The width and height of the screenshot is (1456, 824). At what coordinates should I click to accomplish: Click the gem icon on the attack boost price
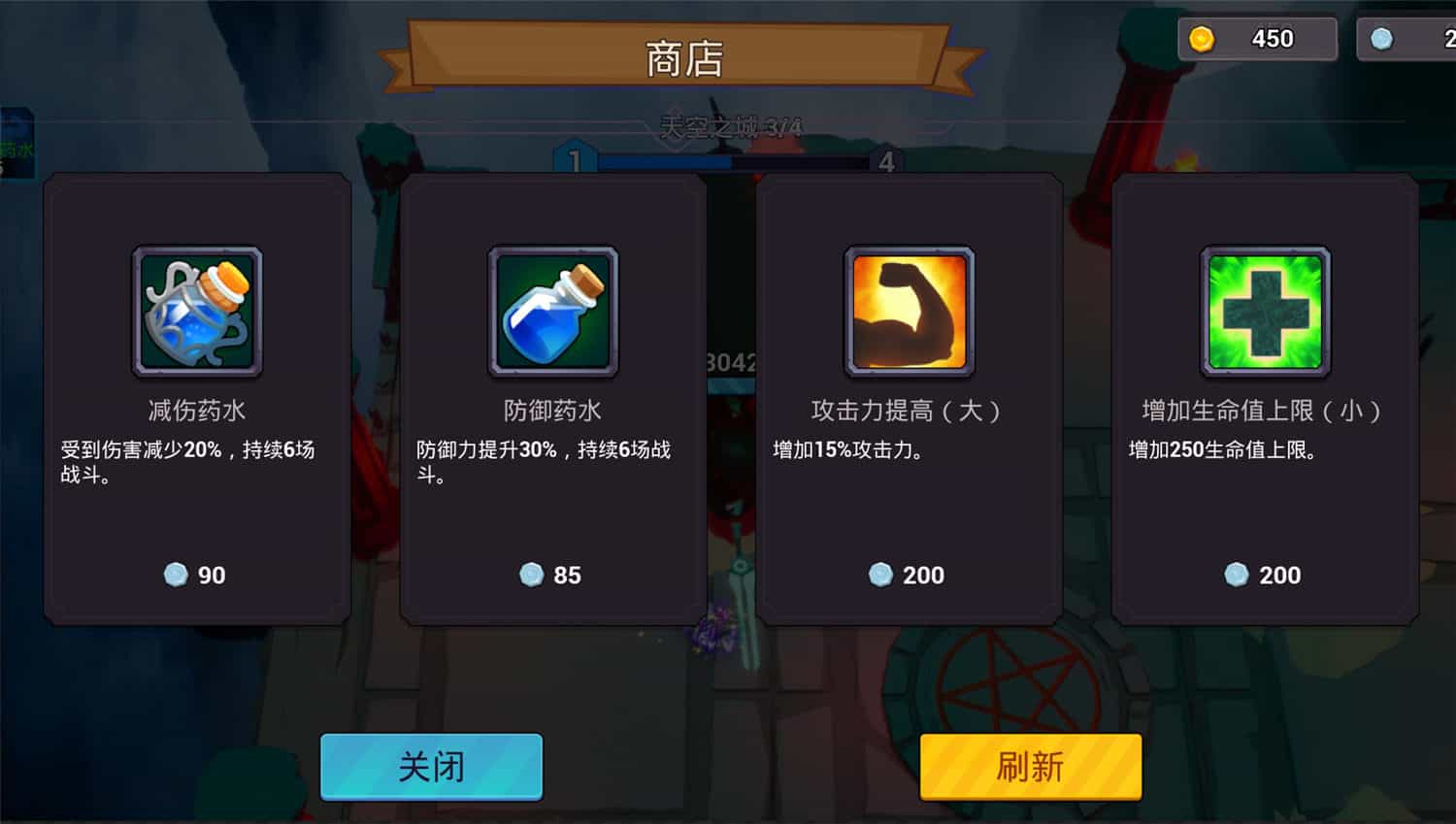pyautogui.click(x=881, y=575)
